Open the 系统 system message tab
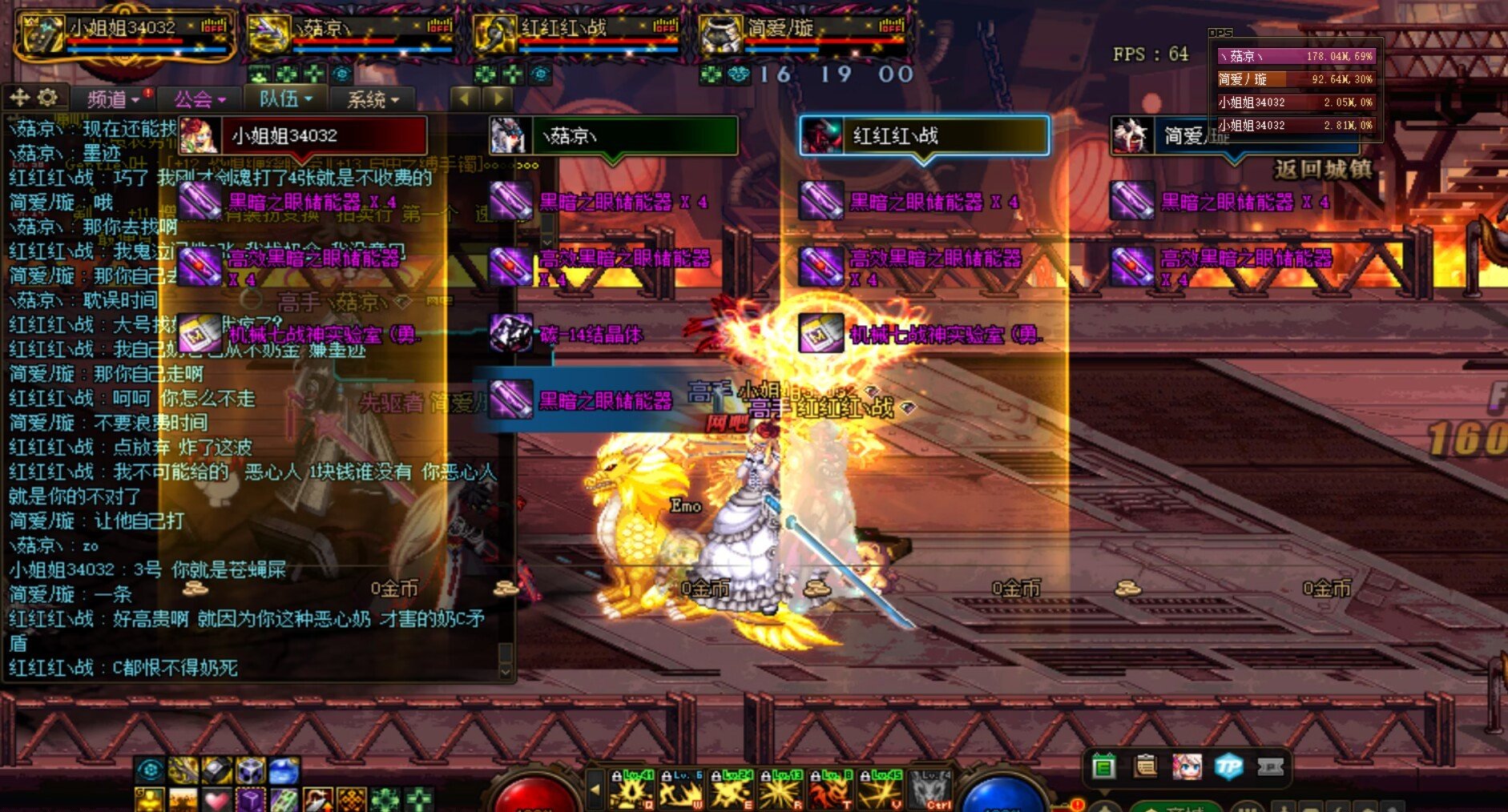Image resolution: width=1508 pixels, height=812 pixels. tap(372, 99)
